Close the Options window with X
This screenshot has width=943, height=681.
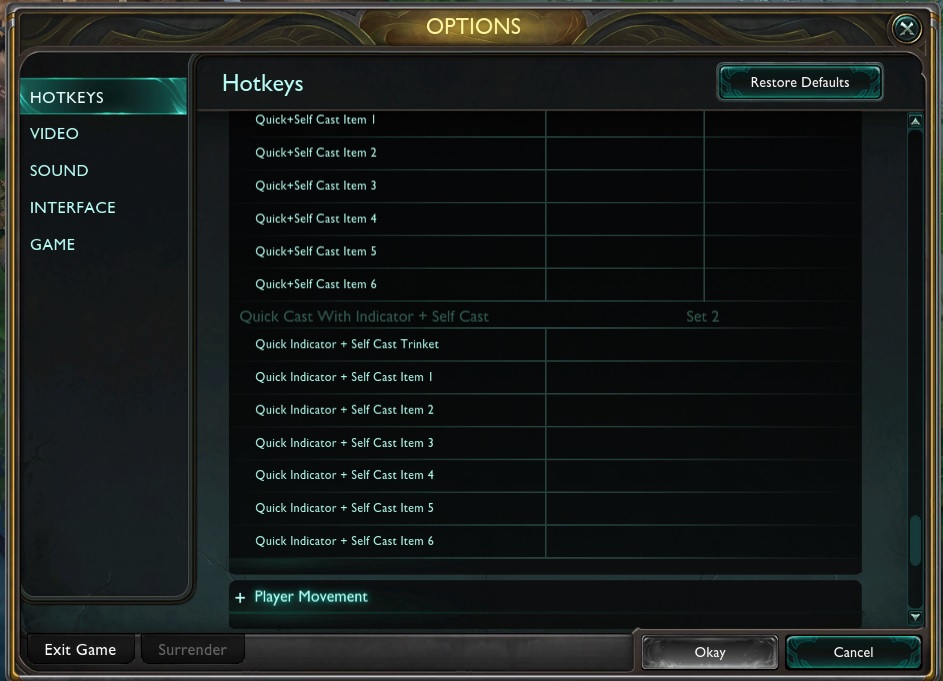pos(906,29)
